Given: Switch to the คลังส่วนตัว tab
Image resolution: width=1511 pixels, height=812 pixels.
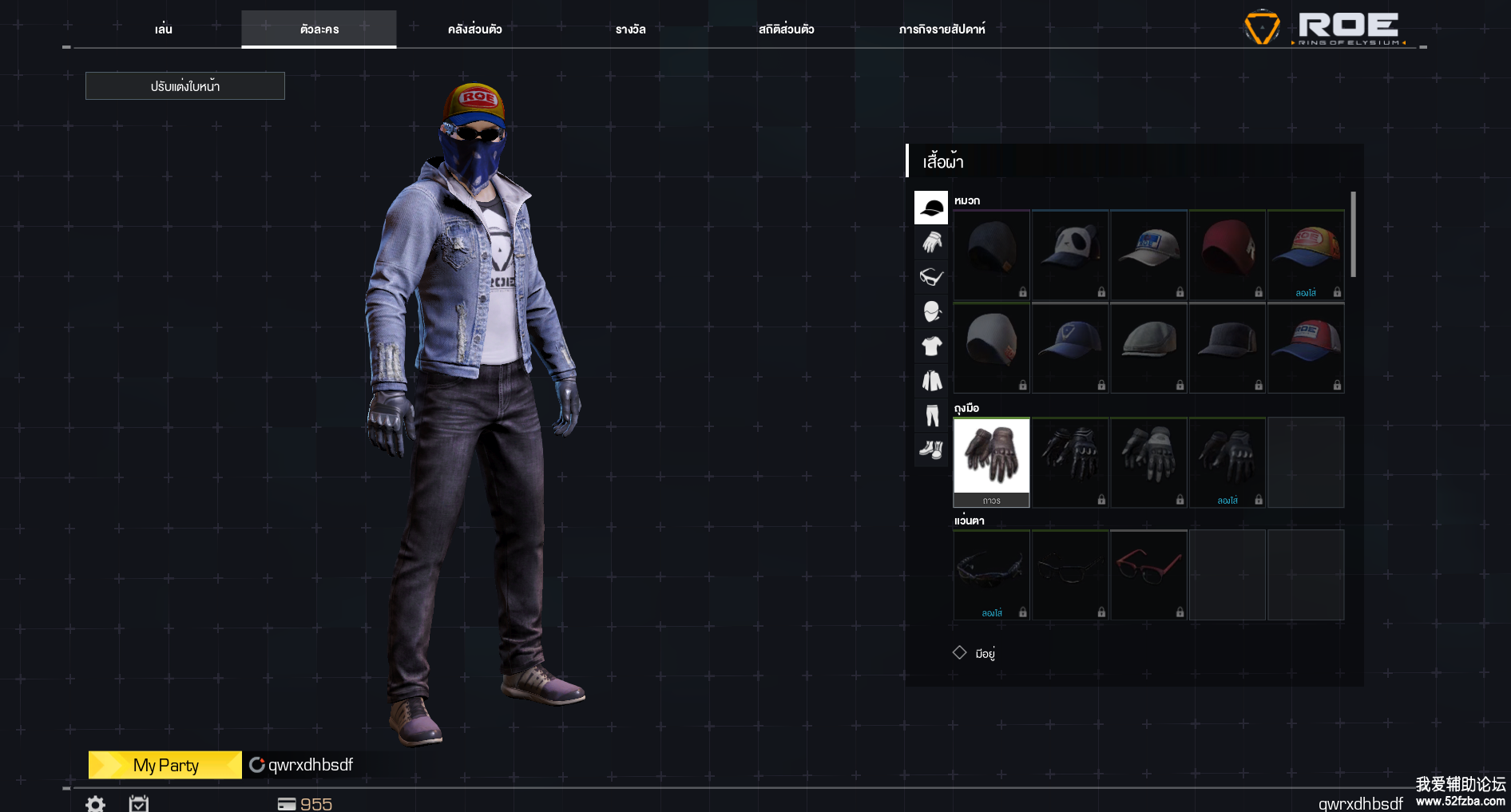Looking at the screenshot, I should point(474,30).
